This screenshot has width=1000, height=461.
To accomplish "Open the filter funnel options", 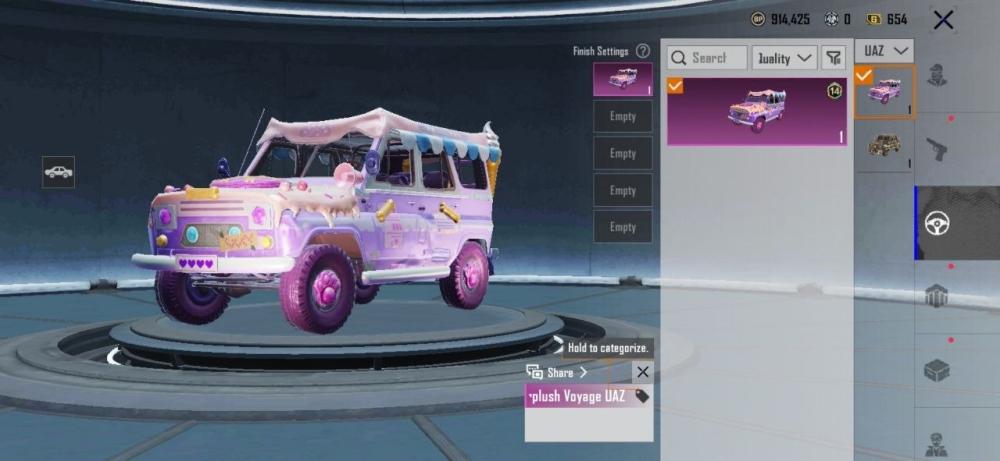I will 834,58.
